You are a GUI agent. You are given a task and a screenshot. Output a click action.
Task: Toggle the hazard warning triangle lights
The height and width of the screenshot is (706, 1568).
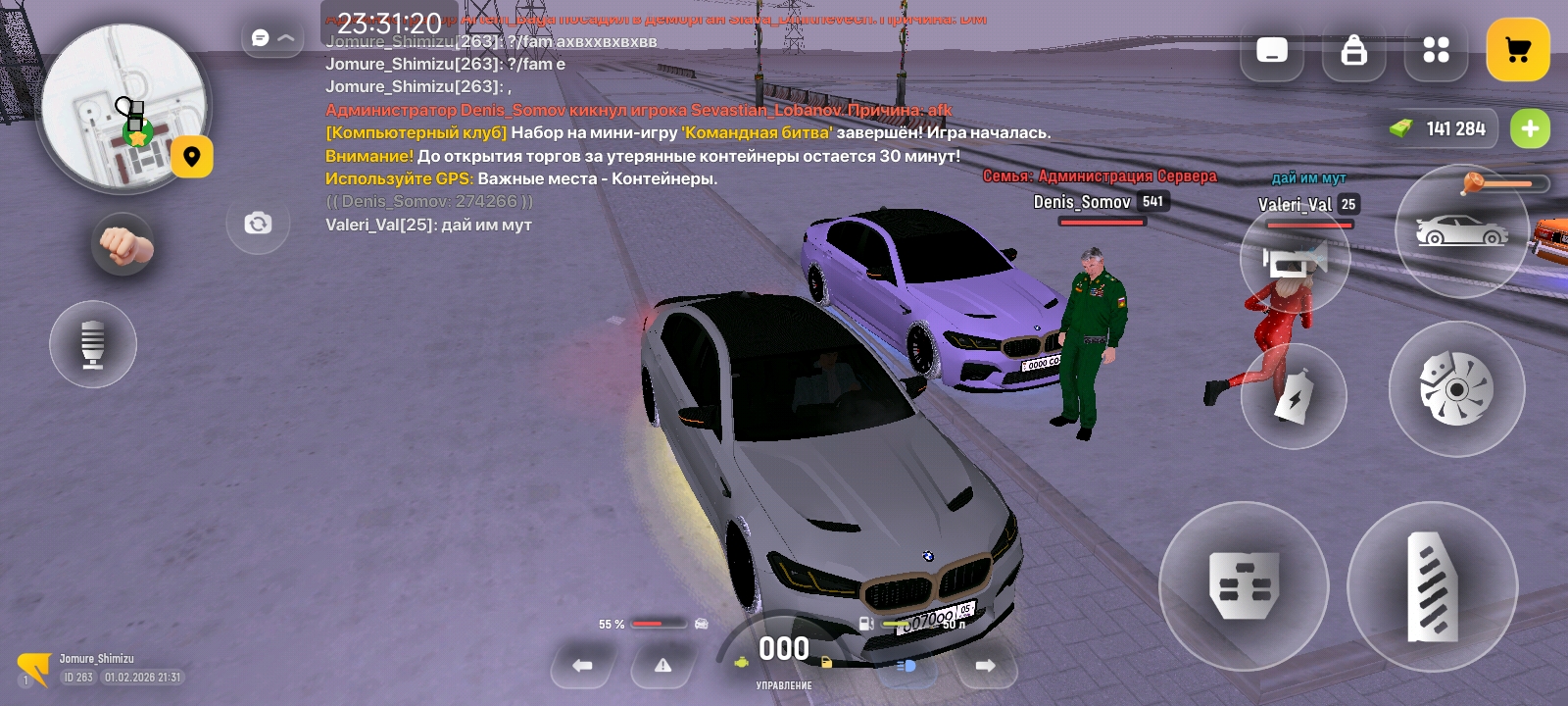[x=663, y=666]
